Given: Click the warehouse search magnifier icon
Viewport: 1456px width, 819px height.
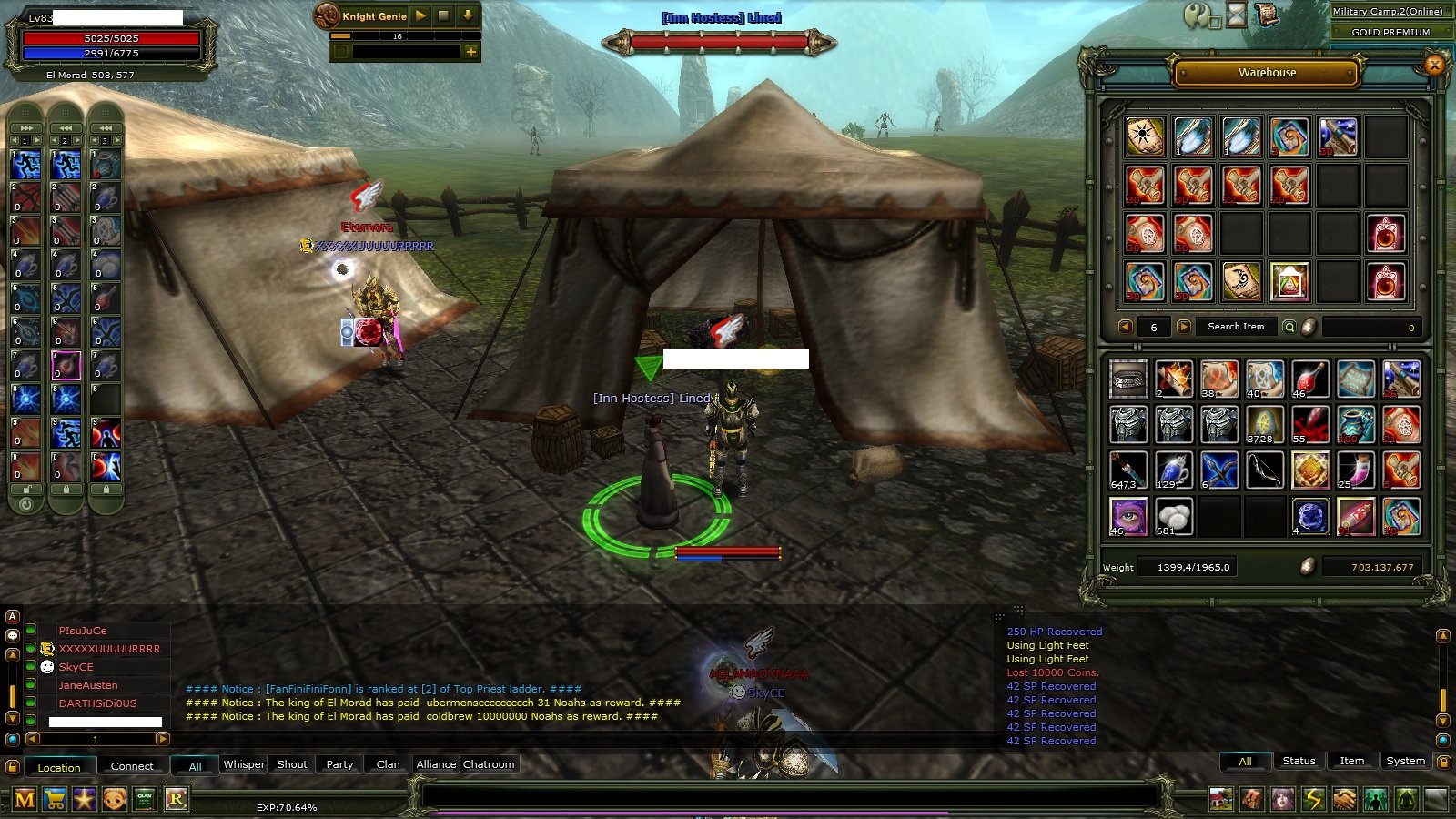Looking at the screenshot, I should tap(1289, 326).
